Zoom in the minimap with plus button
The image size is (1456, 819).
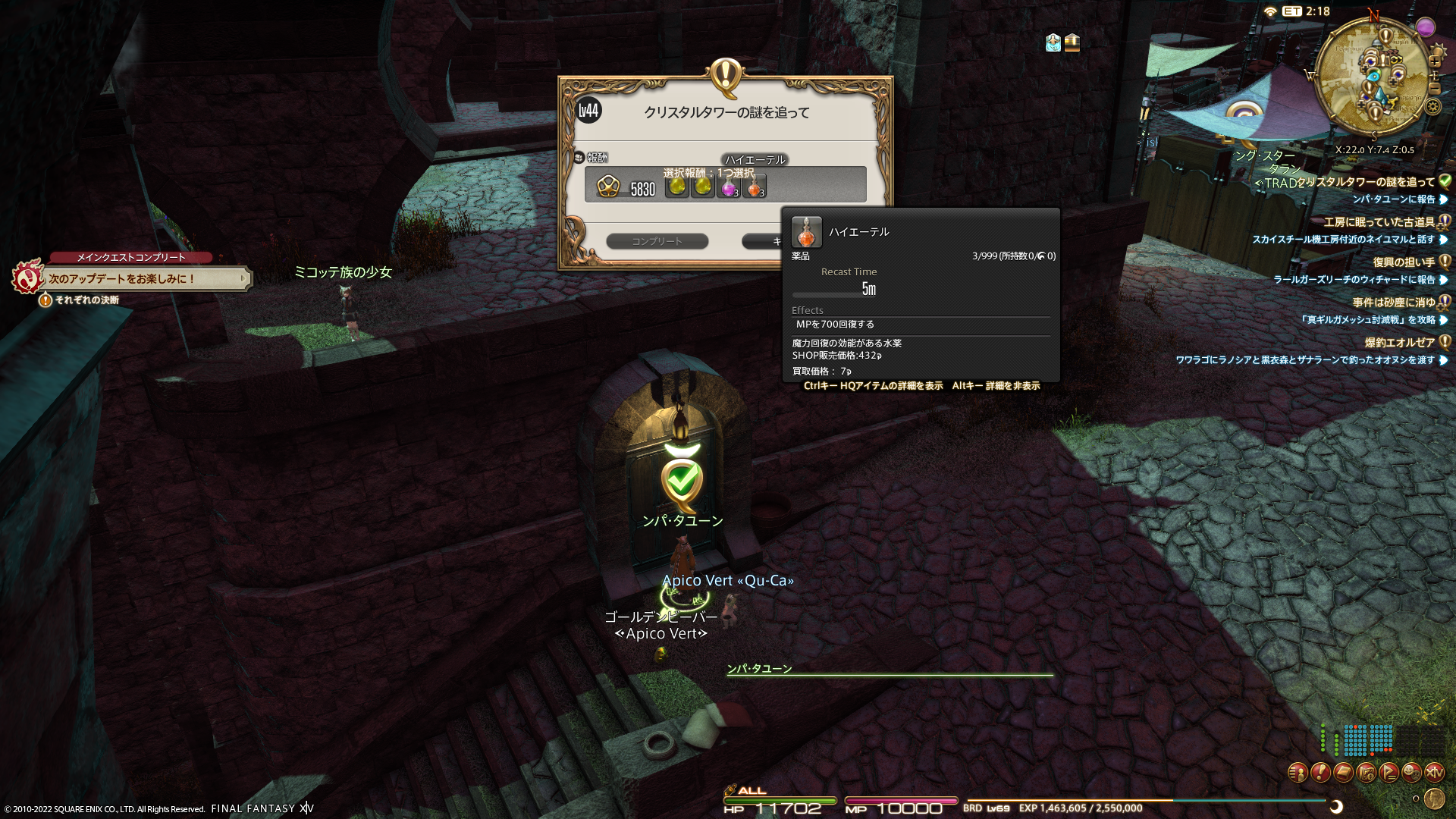[x=1435, y=61]
